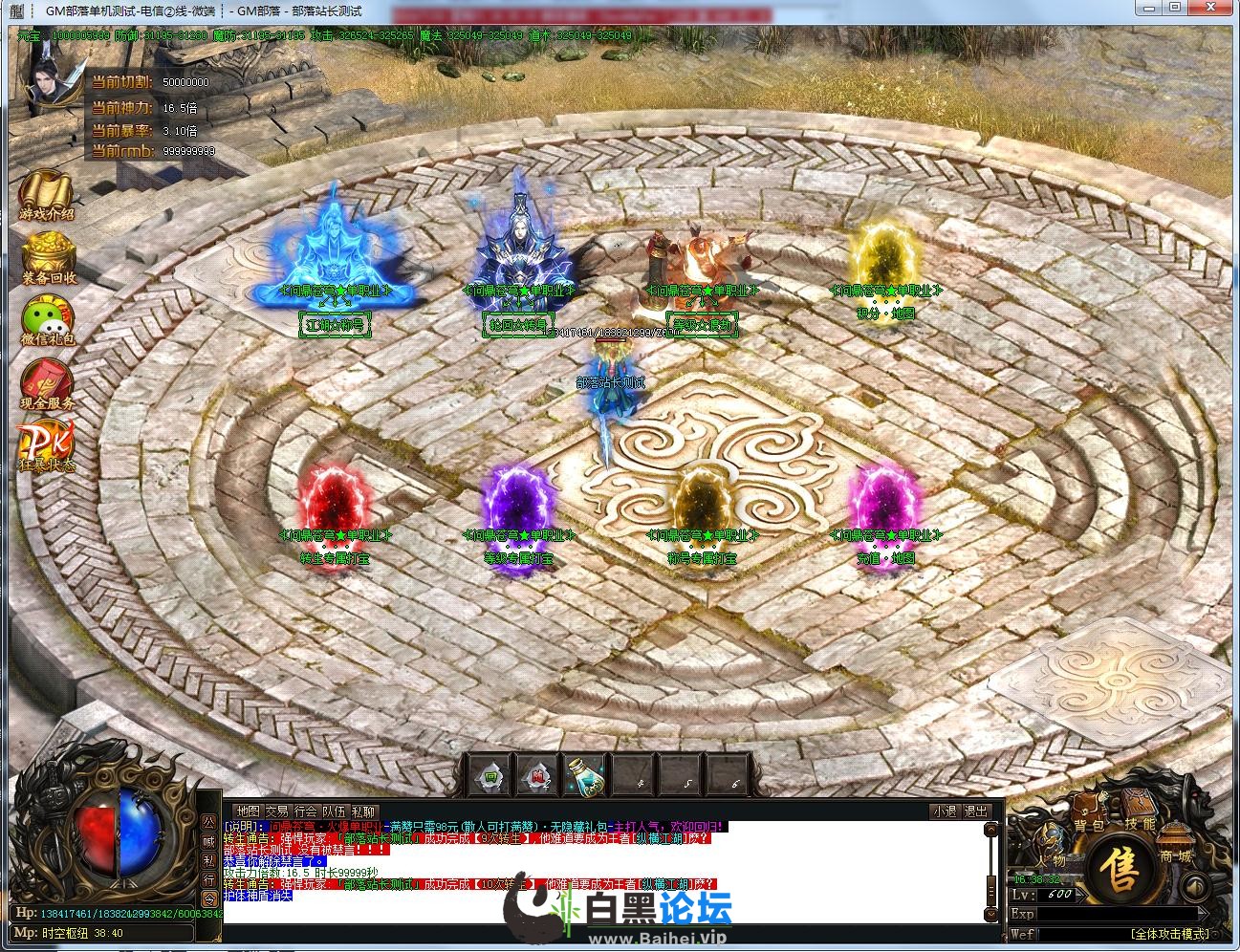Screen dimensions: 1240x952
Task: Switch to the 地图 chat tab
Action: click(248, 811)
